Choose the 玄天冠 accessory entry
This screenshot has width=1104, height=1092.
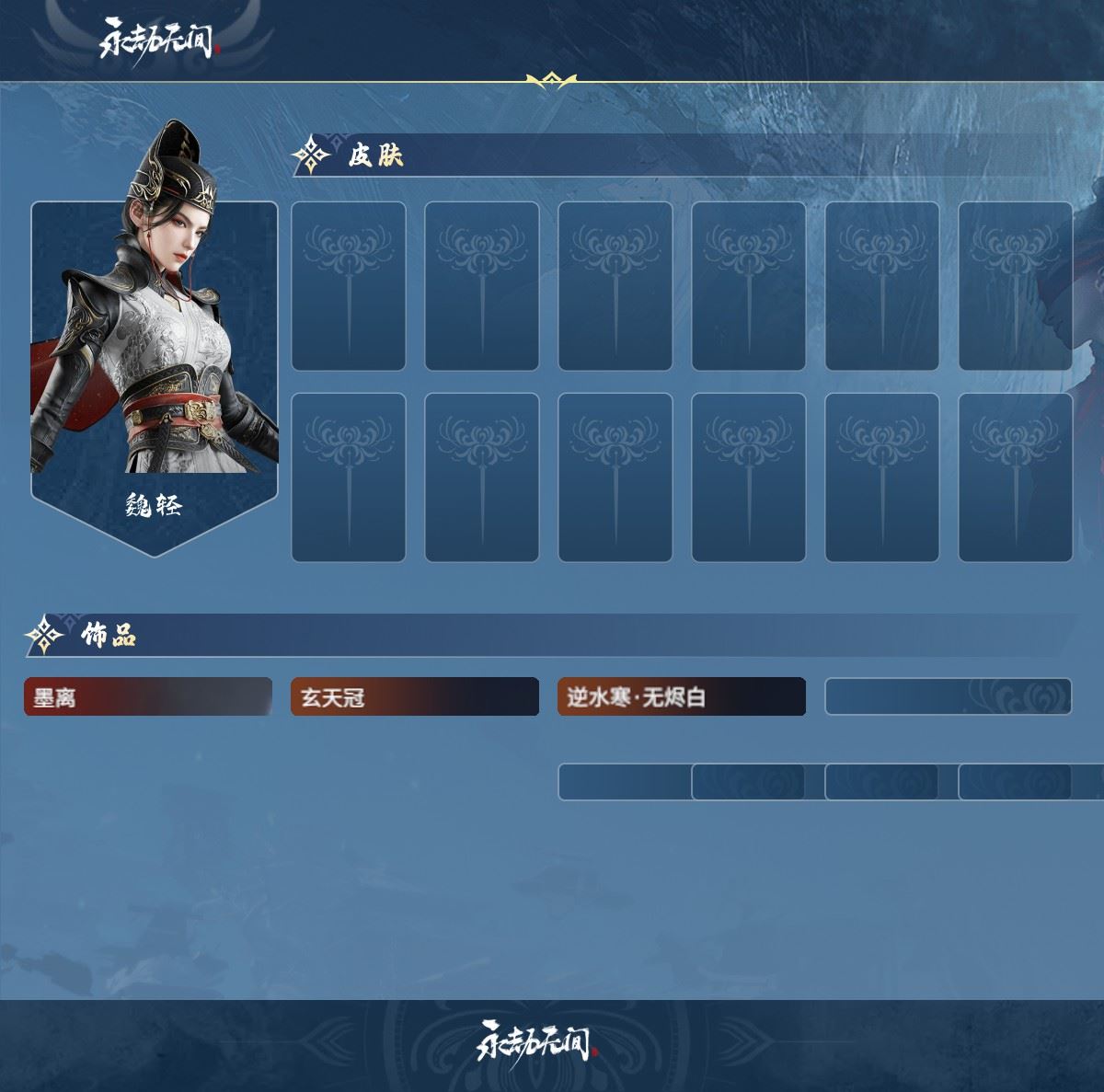pos(414,697)
